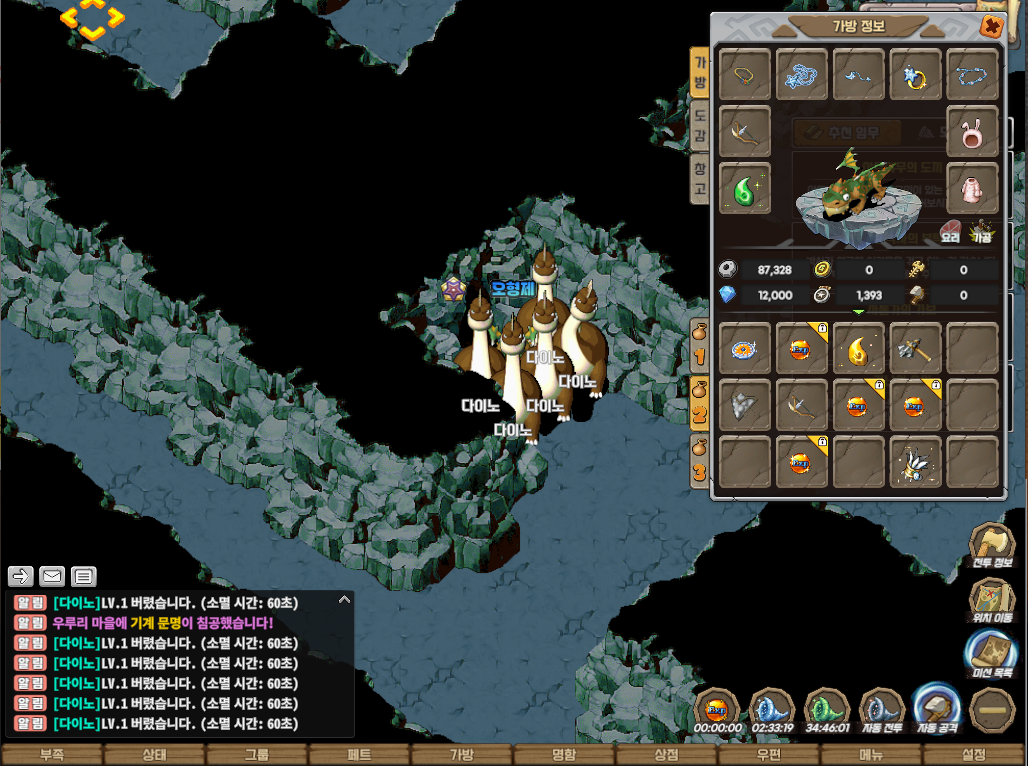Viewport: 1028px width, 766px height.
Task: Switch to the 도감 side tab
Action: [x=700, y=125]
